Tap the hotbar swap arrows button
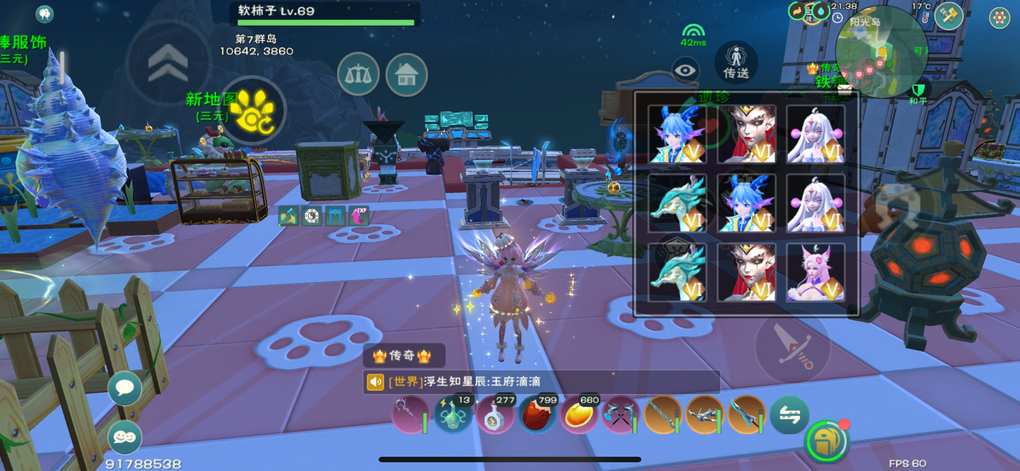Viewport: 1020px width, 471px height. click(x=788, y=414)
